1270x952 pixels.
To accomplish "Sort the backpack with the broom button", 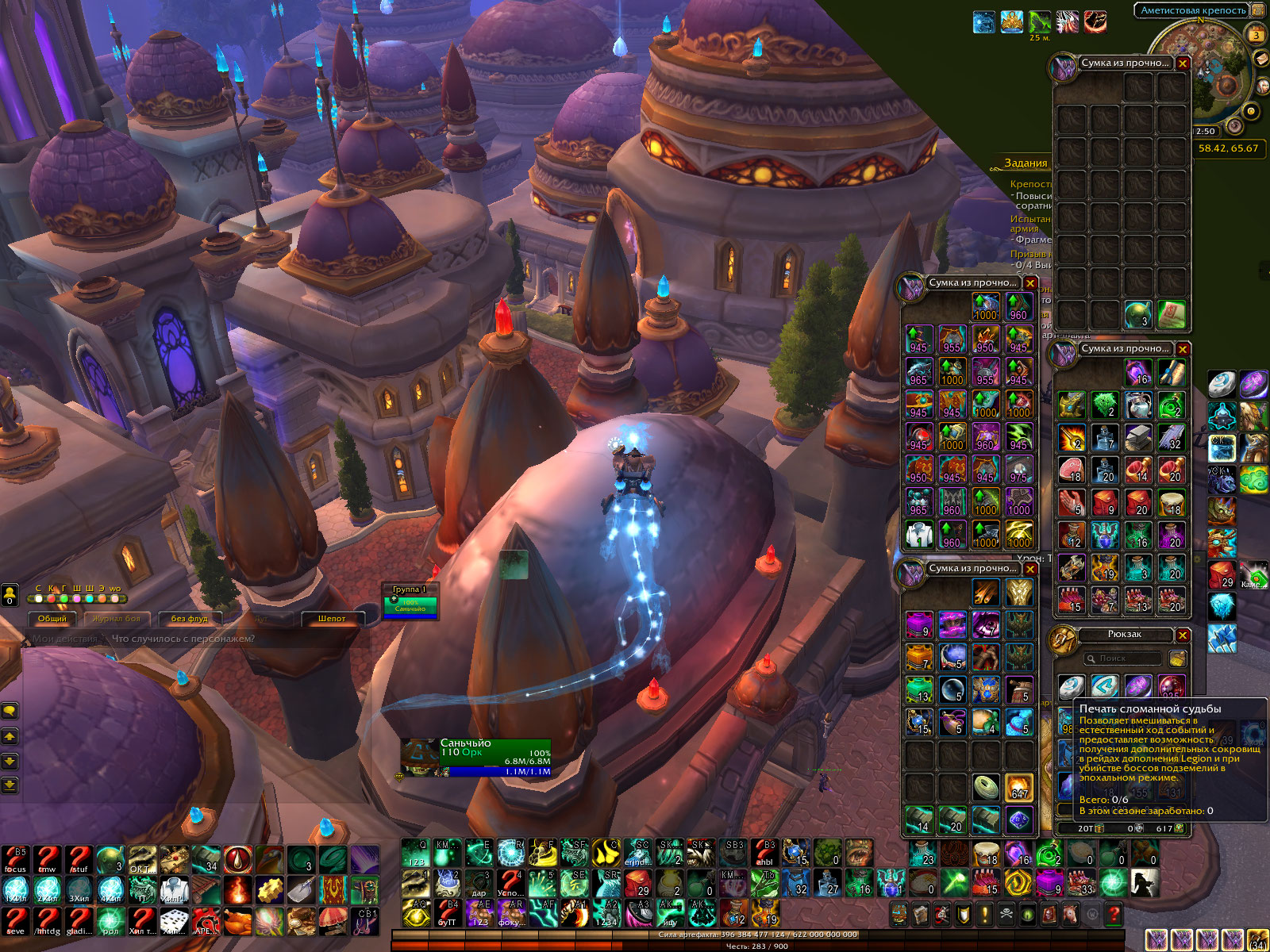I will pos(1178,659).
